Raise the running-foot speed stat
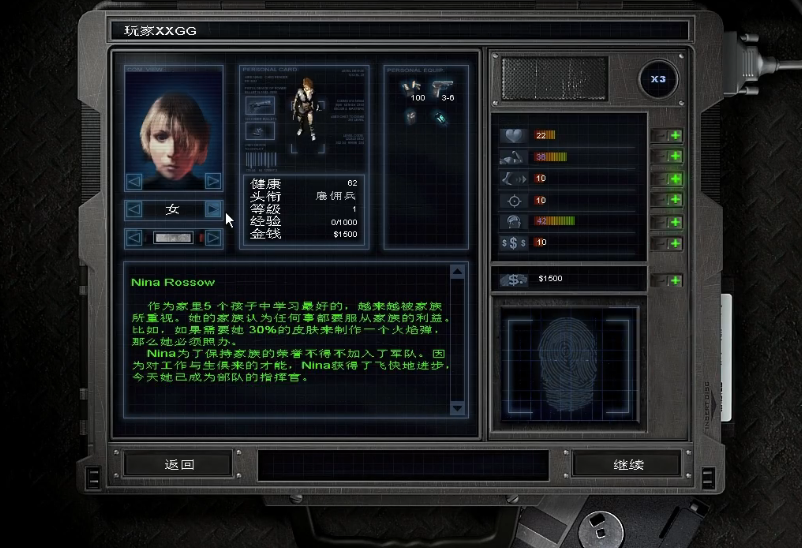 click(675, 179)
